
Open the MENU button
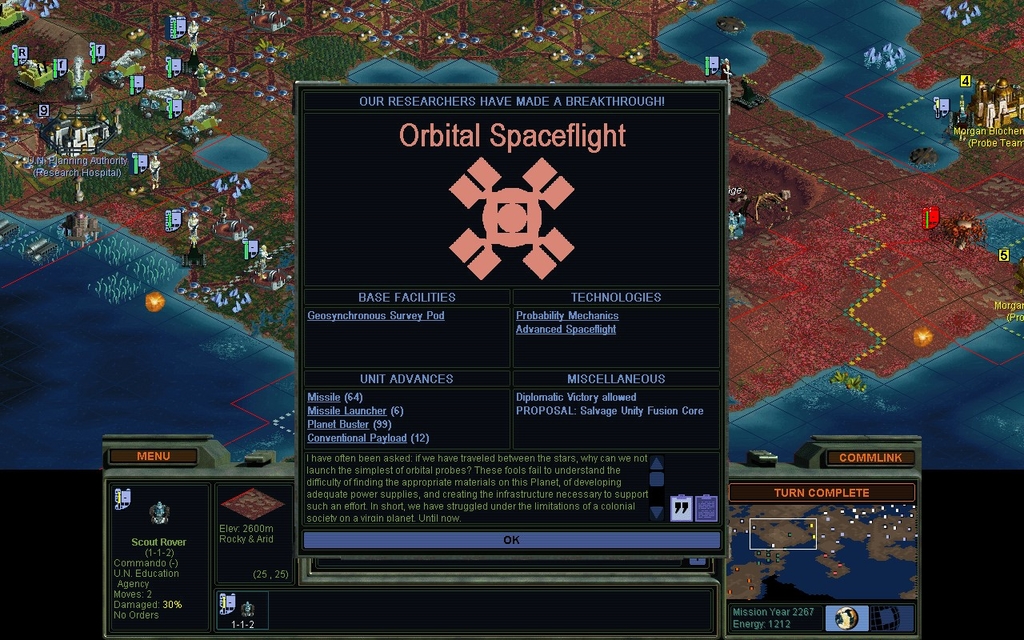coord(153,457)
